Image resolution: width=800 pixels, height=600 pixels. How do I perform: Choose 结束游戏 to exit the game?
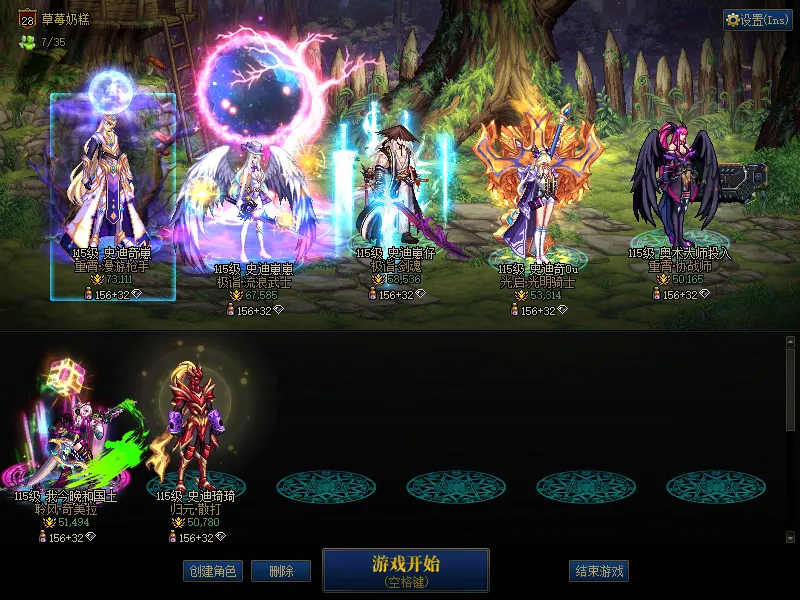point(599,572)
